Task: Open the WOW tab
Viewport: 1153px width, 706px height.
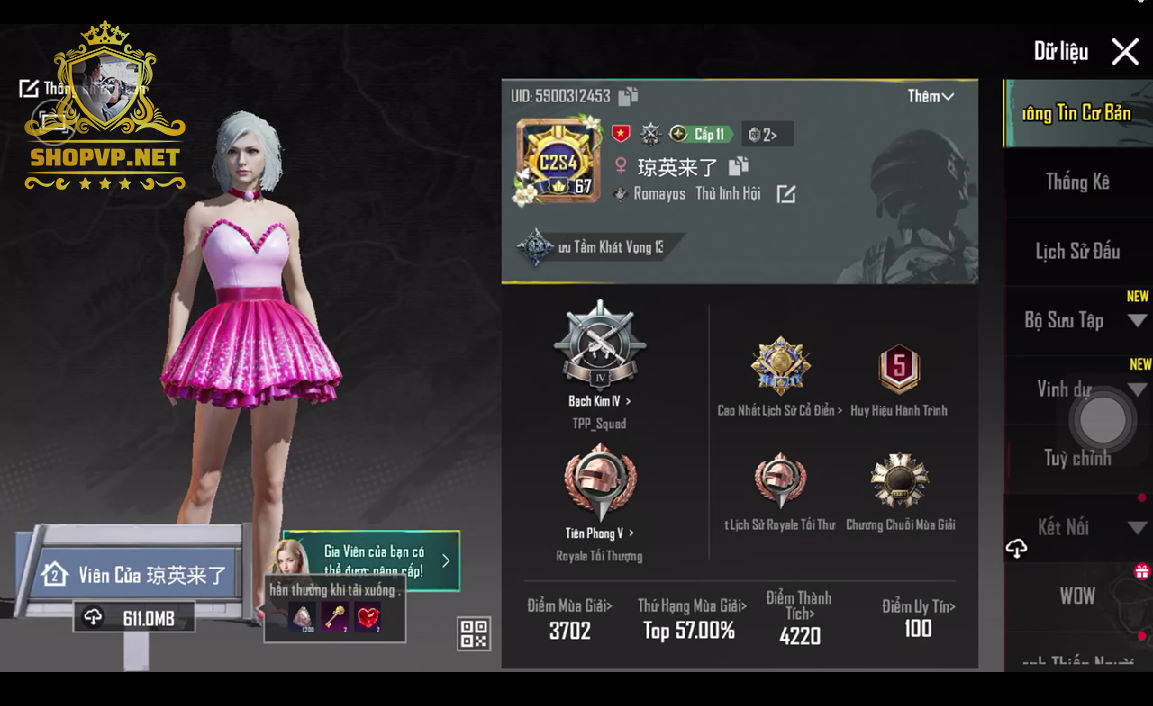Action: click(1077, 596)
